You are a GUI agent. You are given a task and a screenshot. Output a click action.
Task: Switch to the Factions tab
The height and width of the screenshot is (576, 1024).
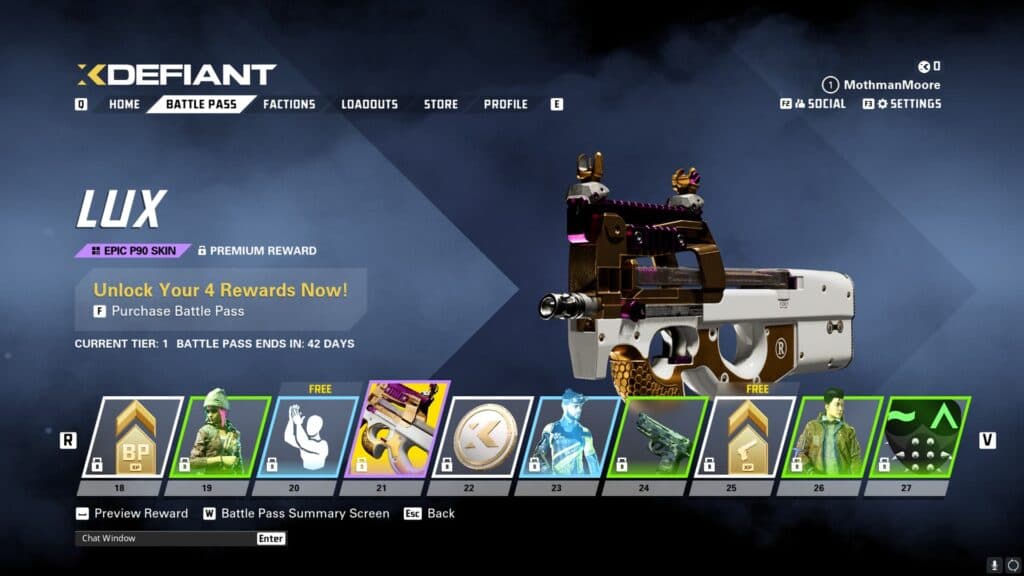[289, 104]
